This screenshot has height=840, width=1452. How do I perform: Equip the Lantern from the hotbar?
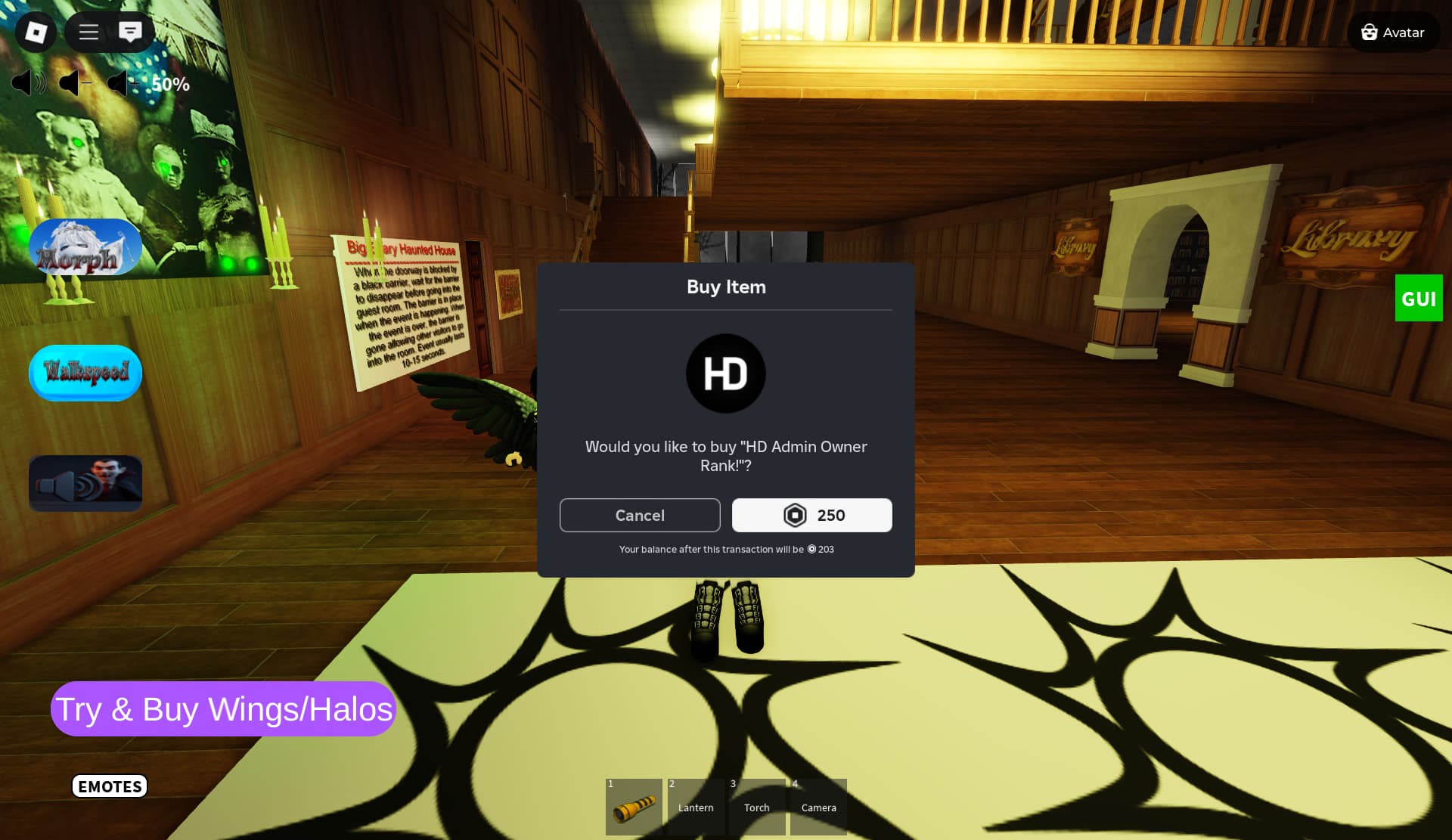696,807
